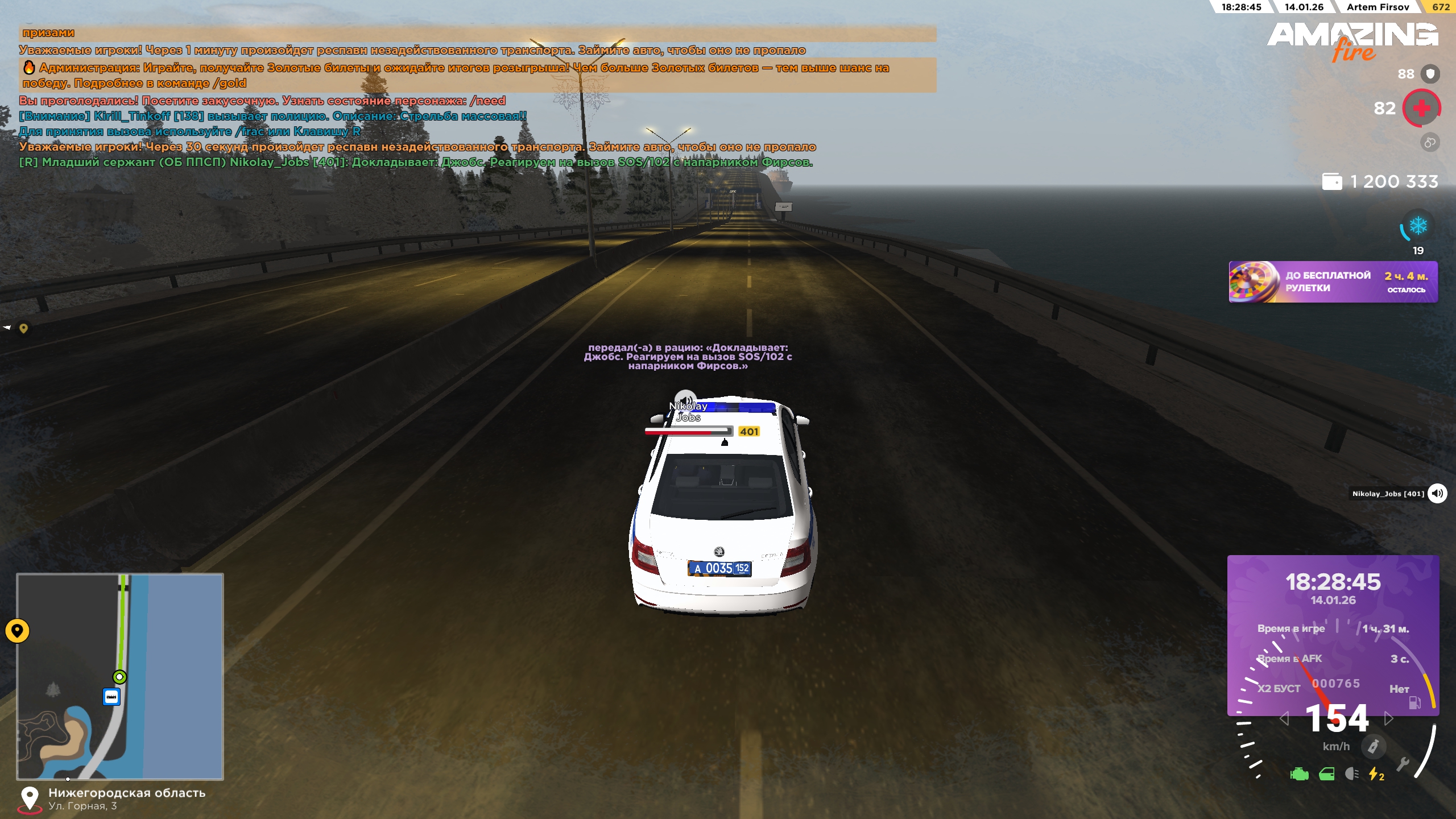Toggle the headlights icon

coord(1351,774)
